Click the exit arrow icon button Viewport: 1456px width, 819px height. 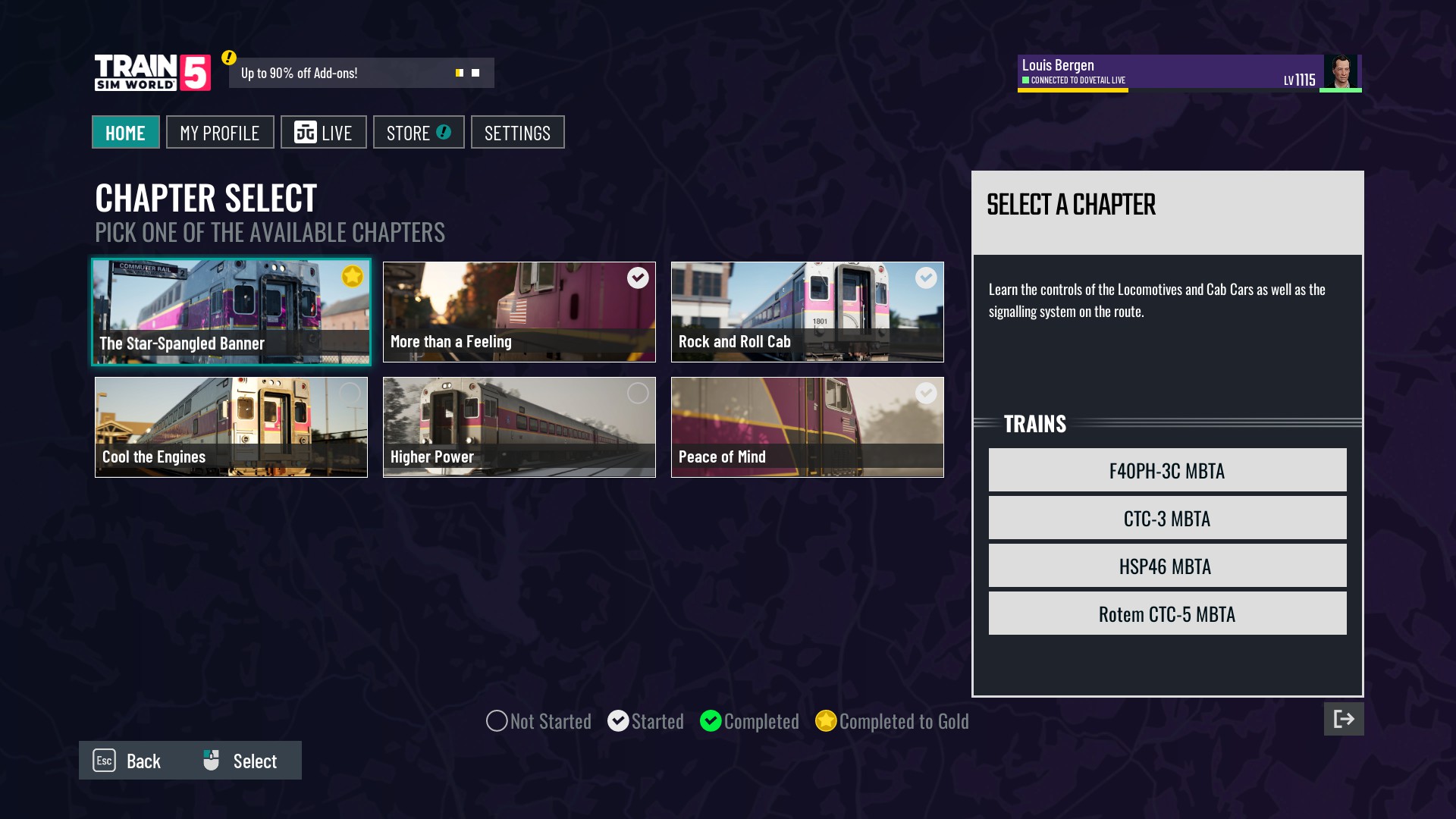1343,719
